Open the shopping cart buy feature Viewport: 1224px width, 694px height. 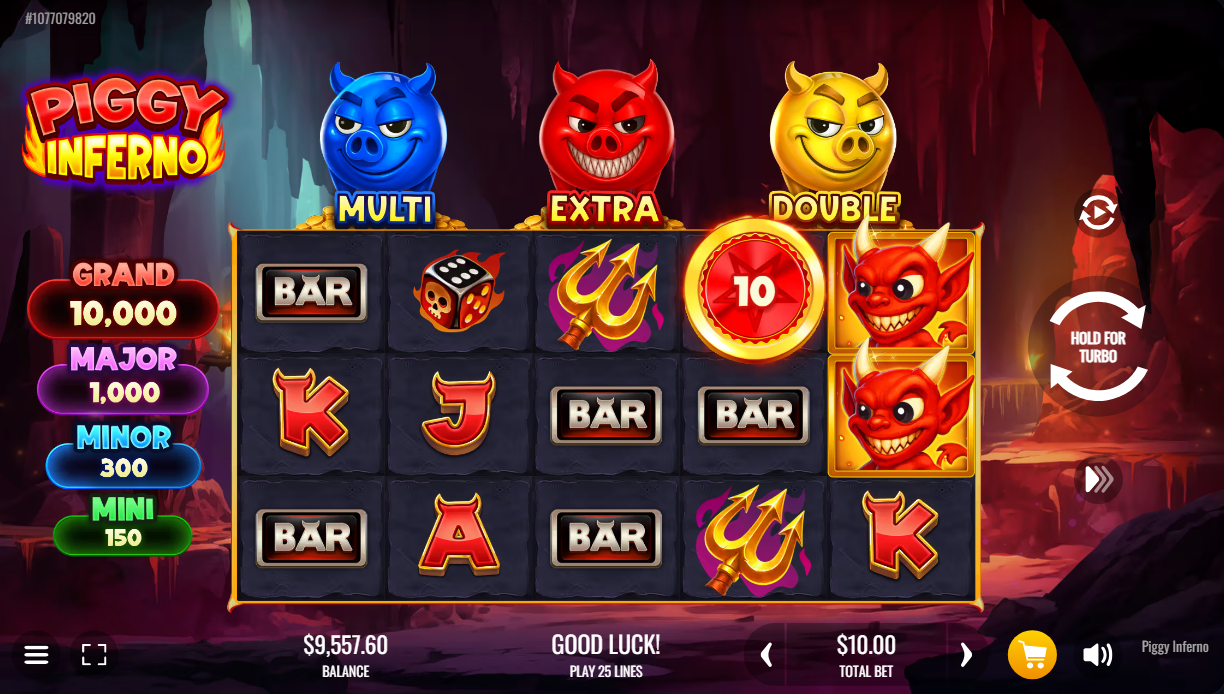[1032, 655]
